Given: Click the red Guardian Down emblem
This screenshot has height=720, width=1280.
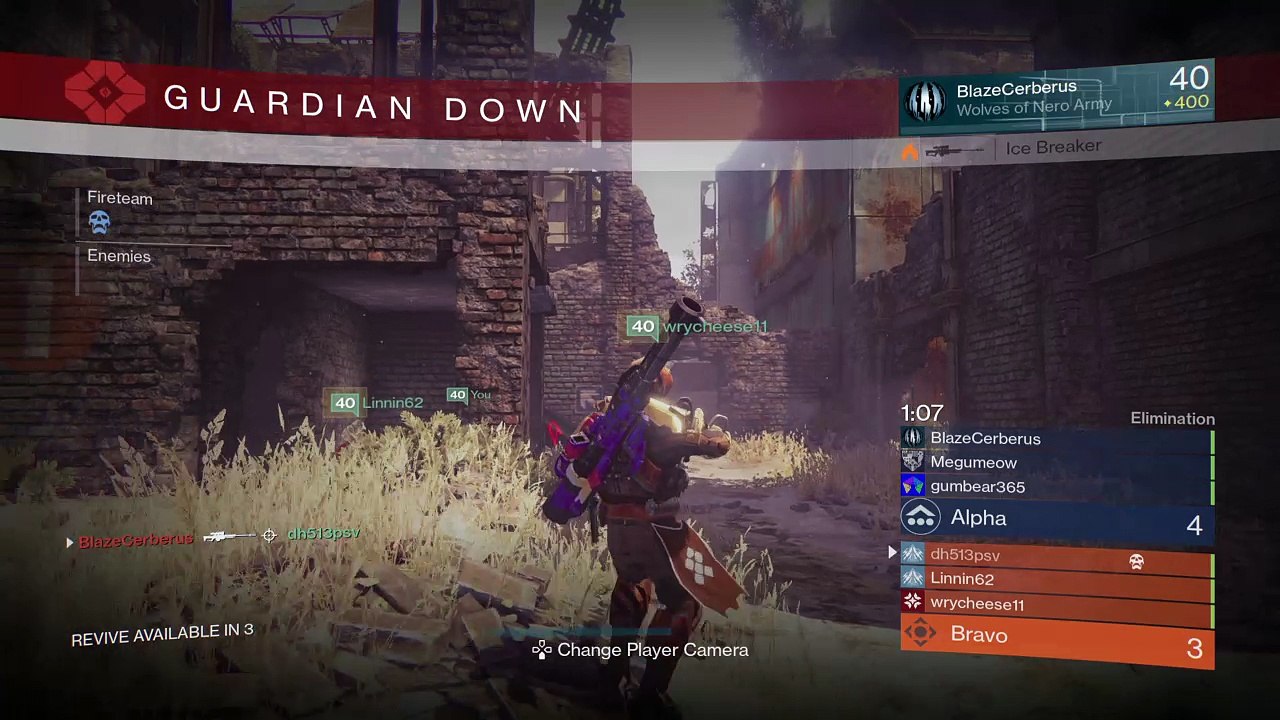Looking at the screenshot, I should [x=105, y=93].
